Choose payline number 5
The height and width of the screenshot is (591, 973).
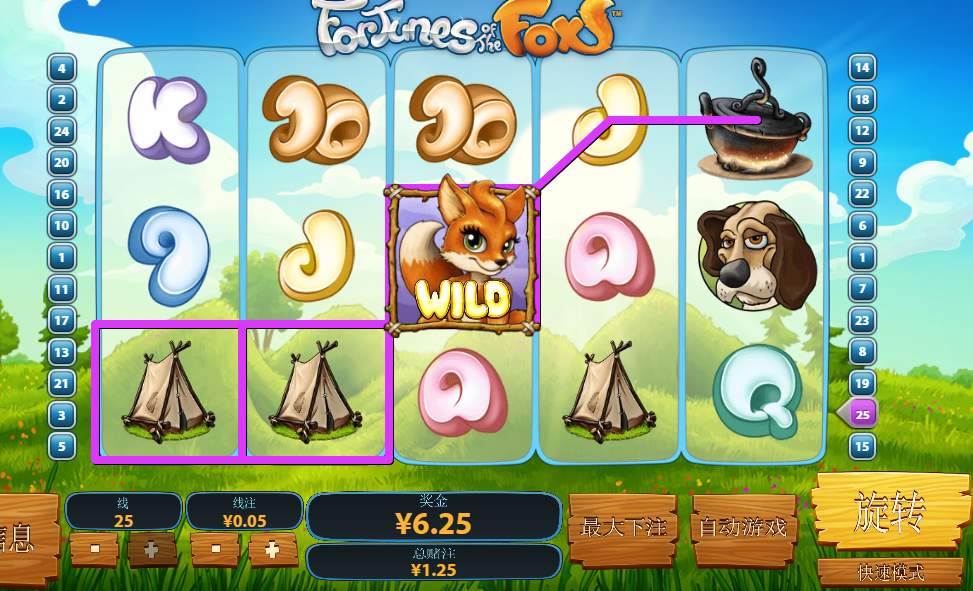coord(62,446)
